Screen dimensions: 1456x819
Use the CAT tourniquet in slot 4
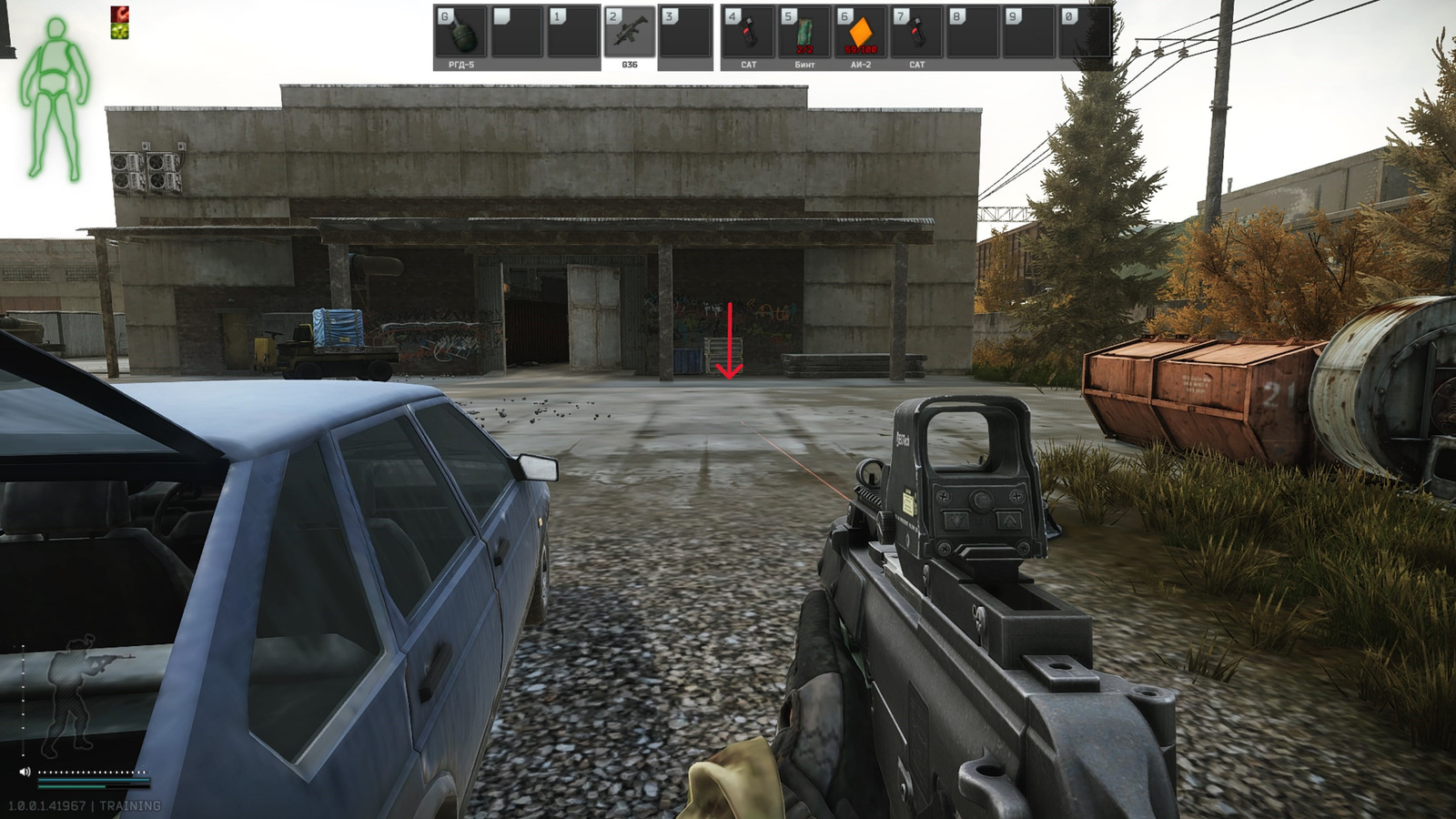(750, 32)
